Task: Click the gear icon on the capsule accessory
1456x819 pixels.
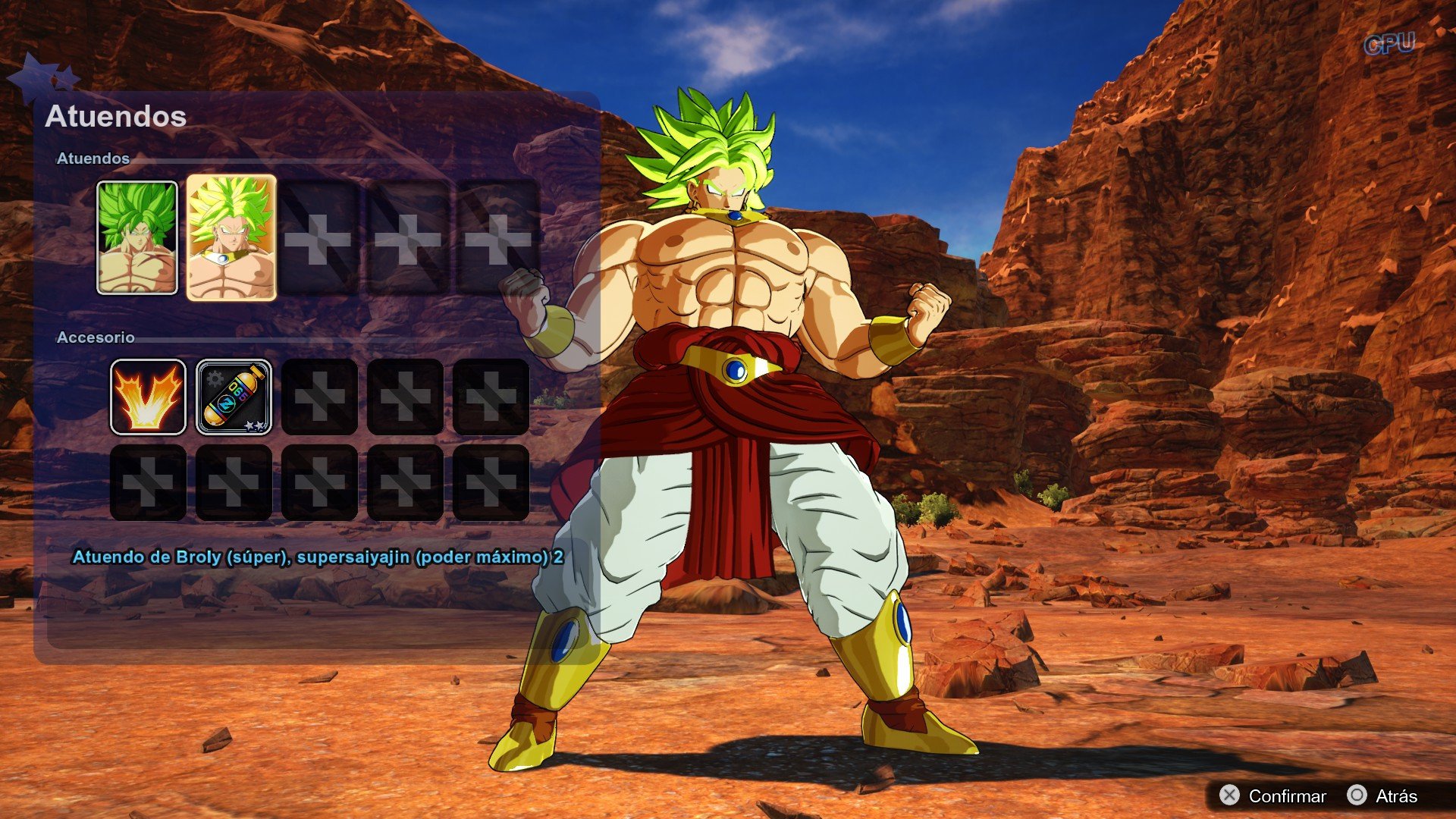Action: pos(213,377)
